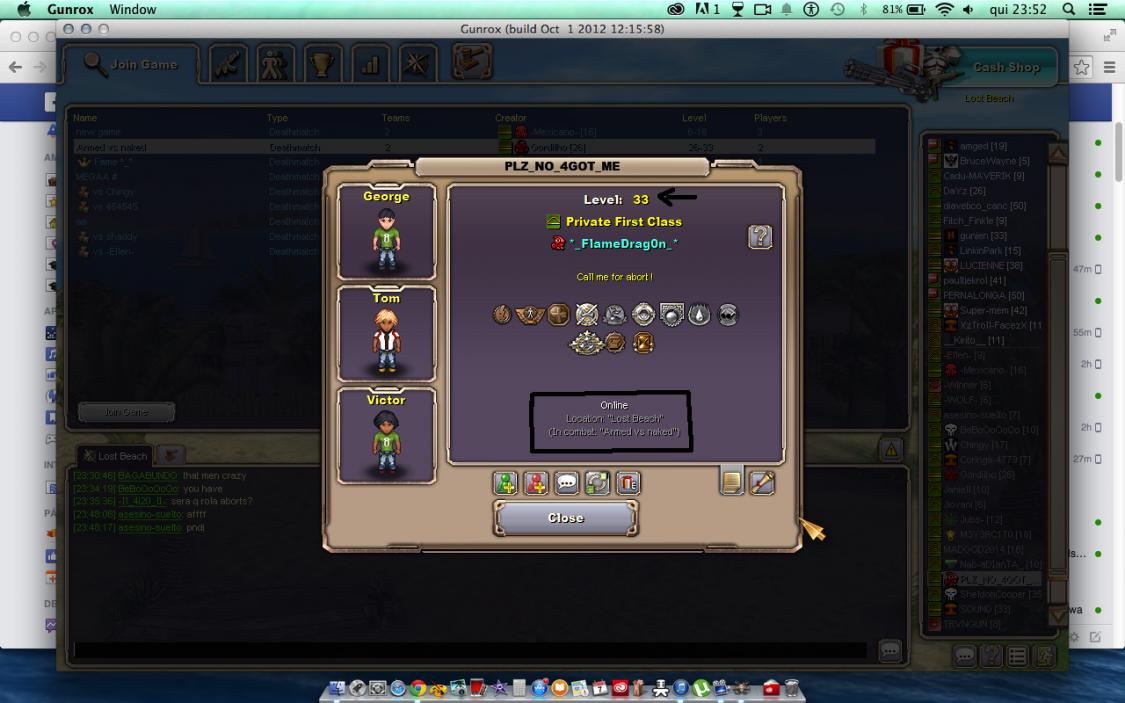Viewport: 1125px width, 703px height.
Task: Click the red macOS window close button
Action: [70, 30]
